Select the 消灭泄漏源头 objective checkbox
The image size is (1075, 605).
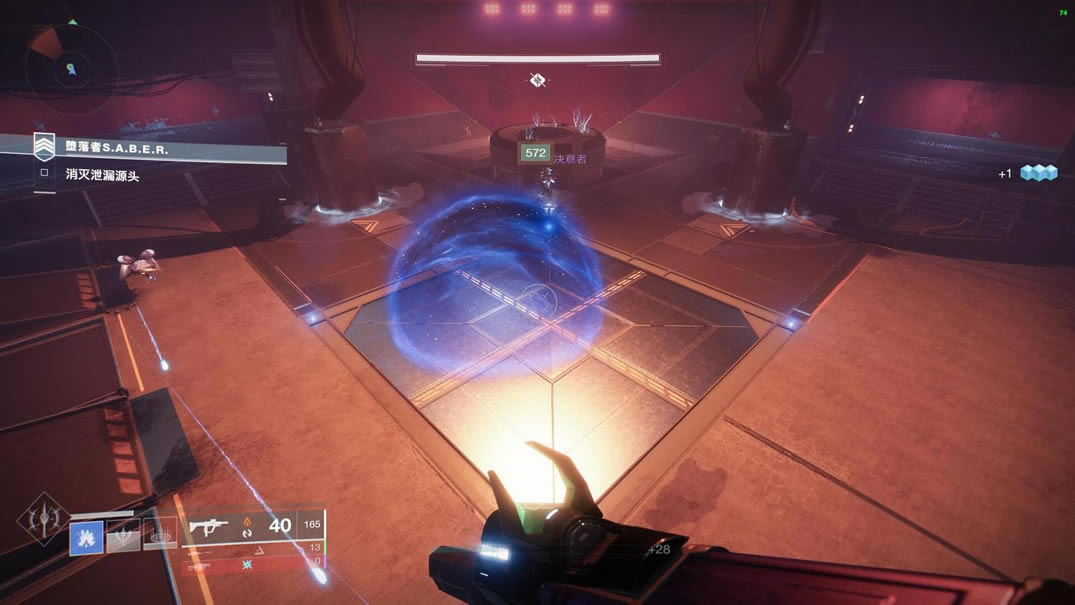[43, 173]
